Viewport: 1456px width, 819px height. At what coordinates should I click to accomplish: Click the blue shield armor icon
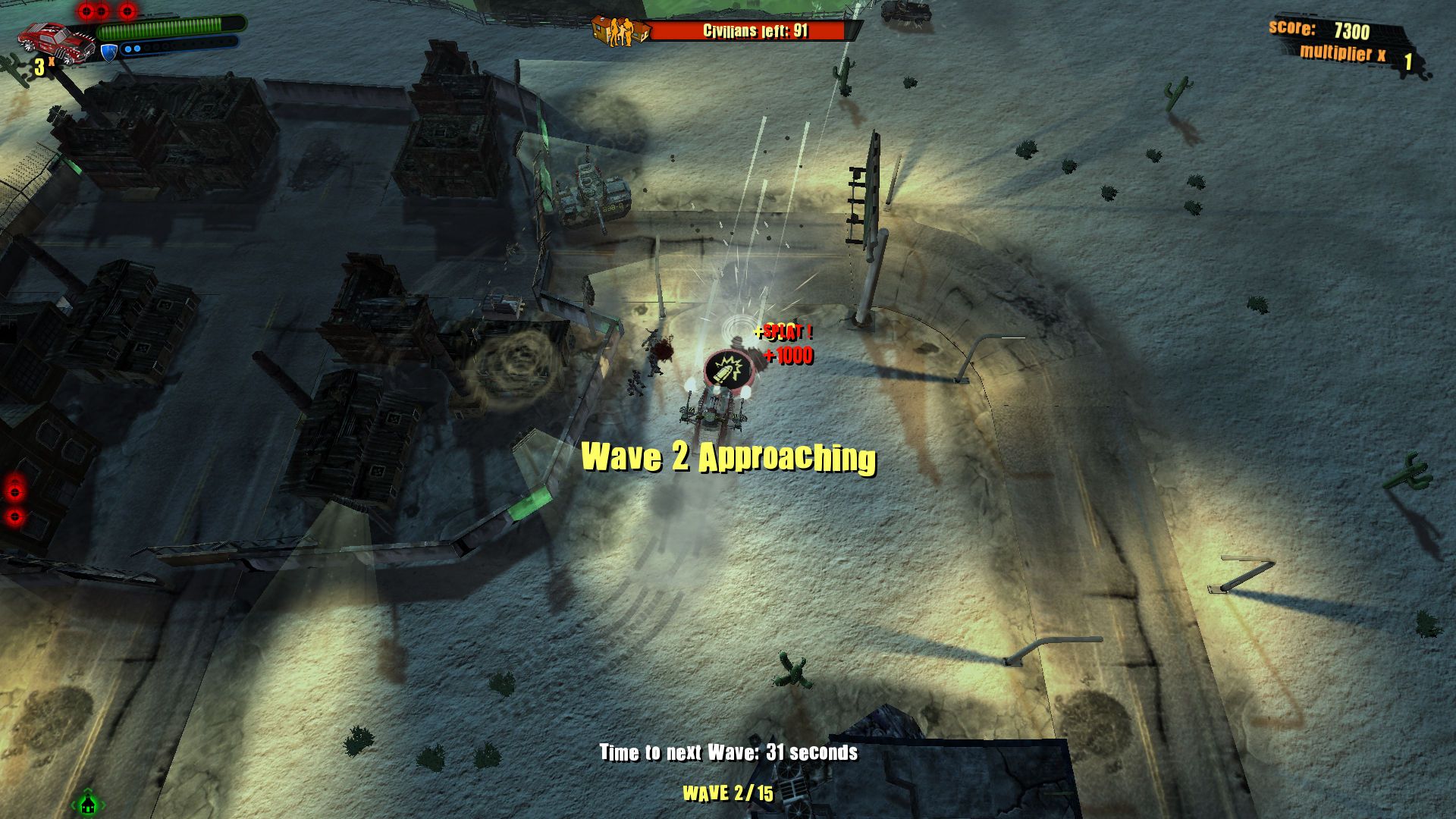(108, 50)
